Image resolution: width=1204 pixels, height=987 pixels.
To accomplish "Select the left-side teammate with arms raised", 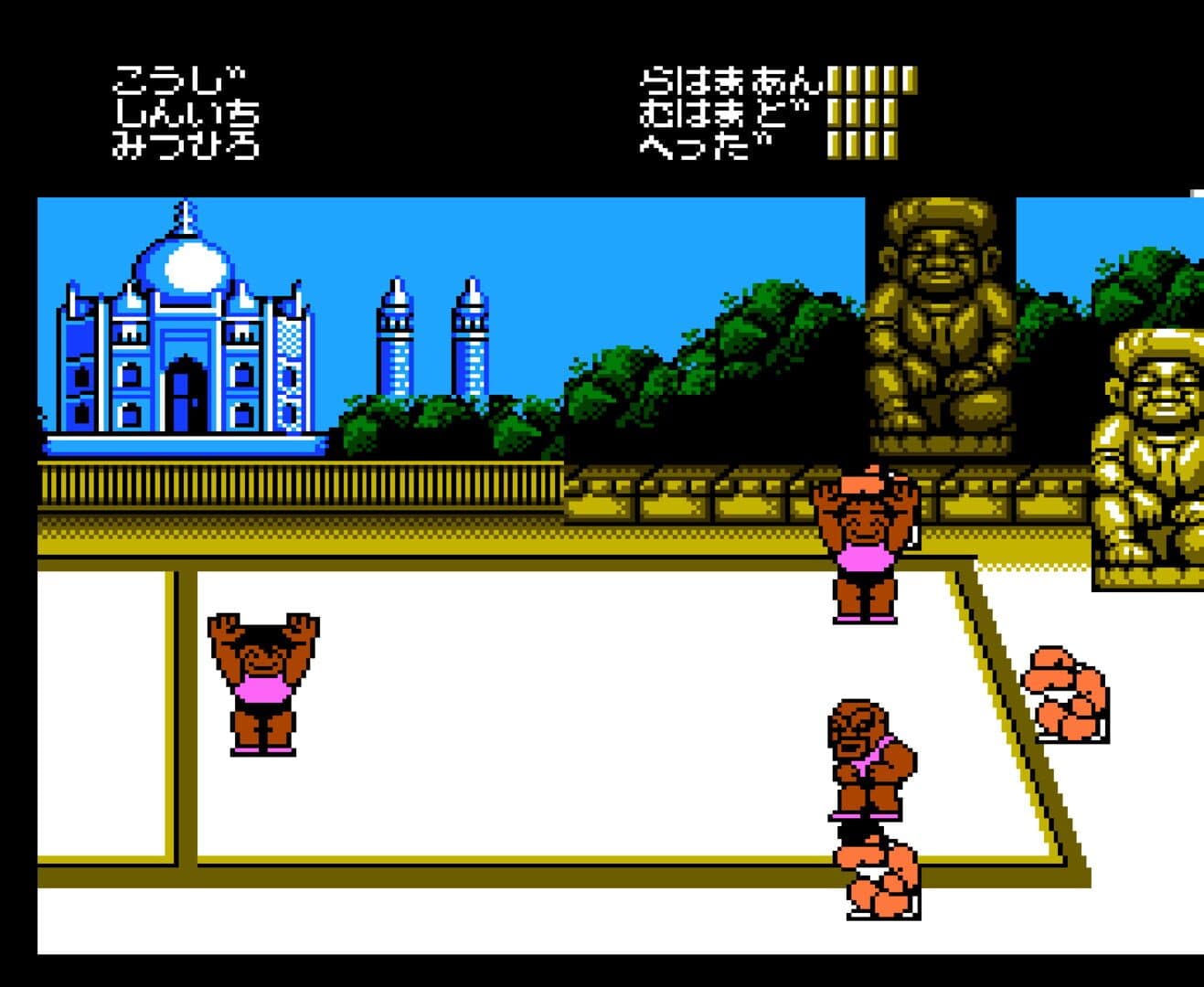I will tap(264, 681).
